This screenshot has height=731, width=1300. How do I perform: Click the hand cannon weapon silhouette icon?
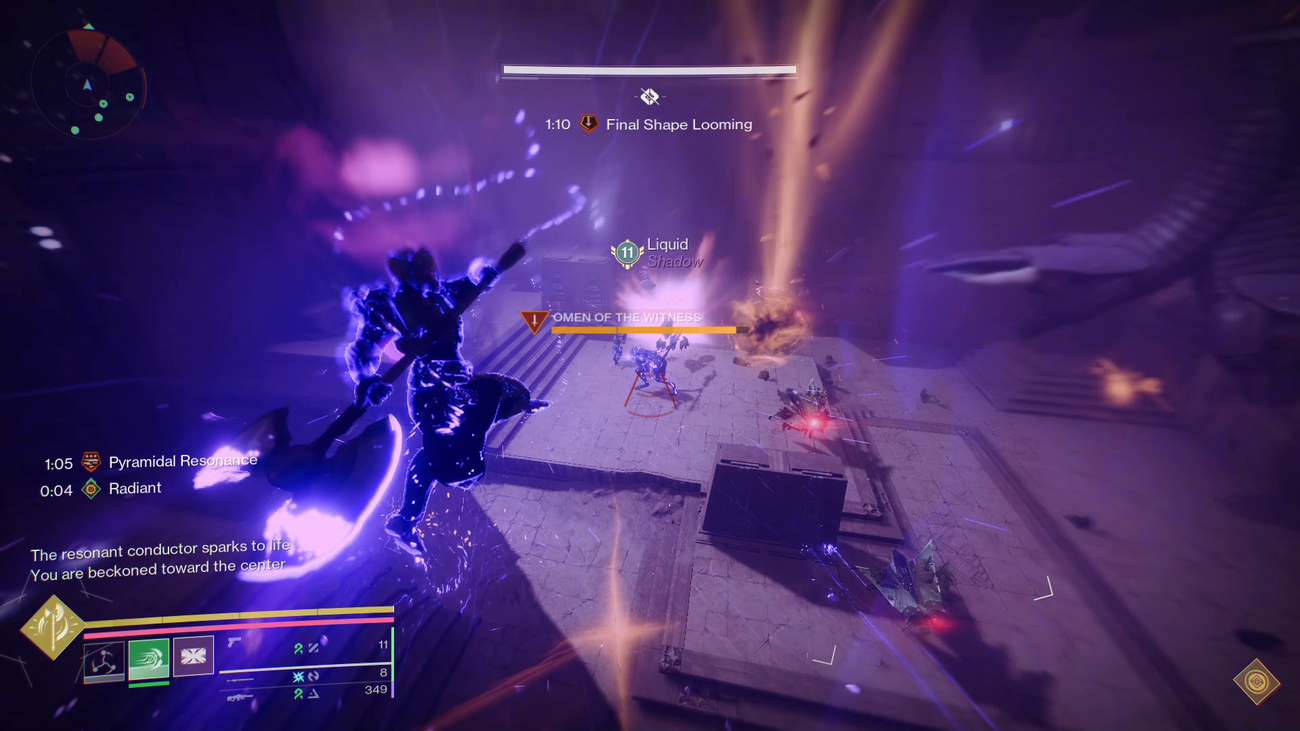(234, 644)
